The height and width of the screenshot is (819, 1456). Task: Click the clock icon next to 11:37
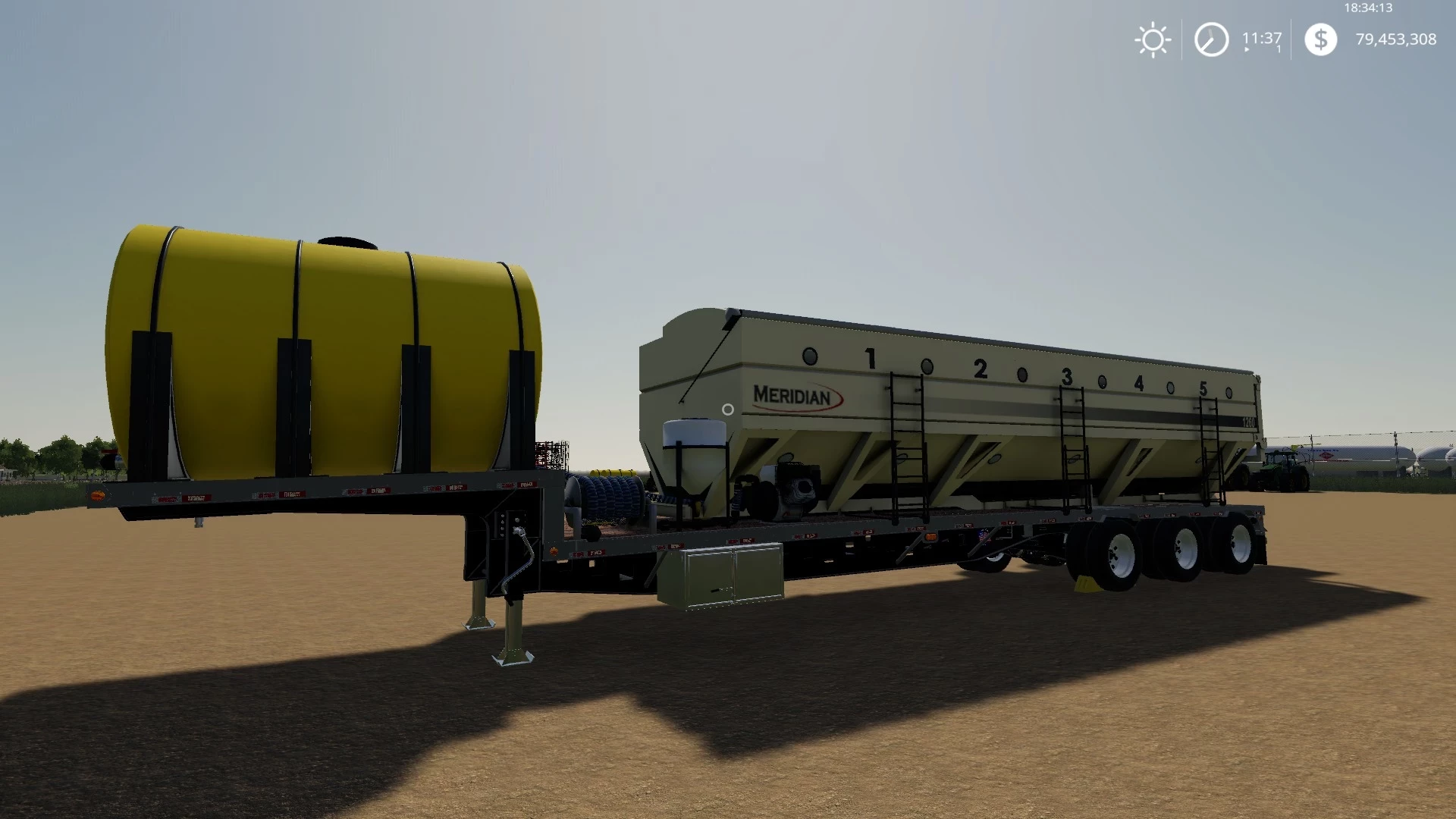click(x=1211, y=39)
